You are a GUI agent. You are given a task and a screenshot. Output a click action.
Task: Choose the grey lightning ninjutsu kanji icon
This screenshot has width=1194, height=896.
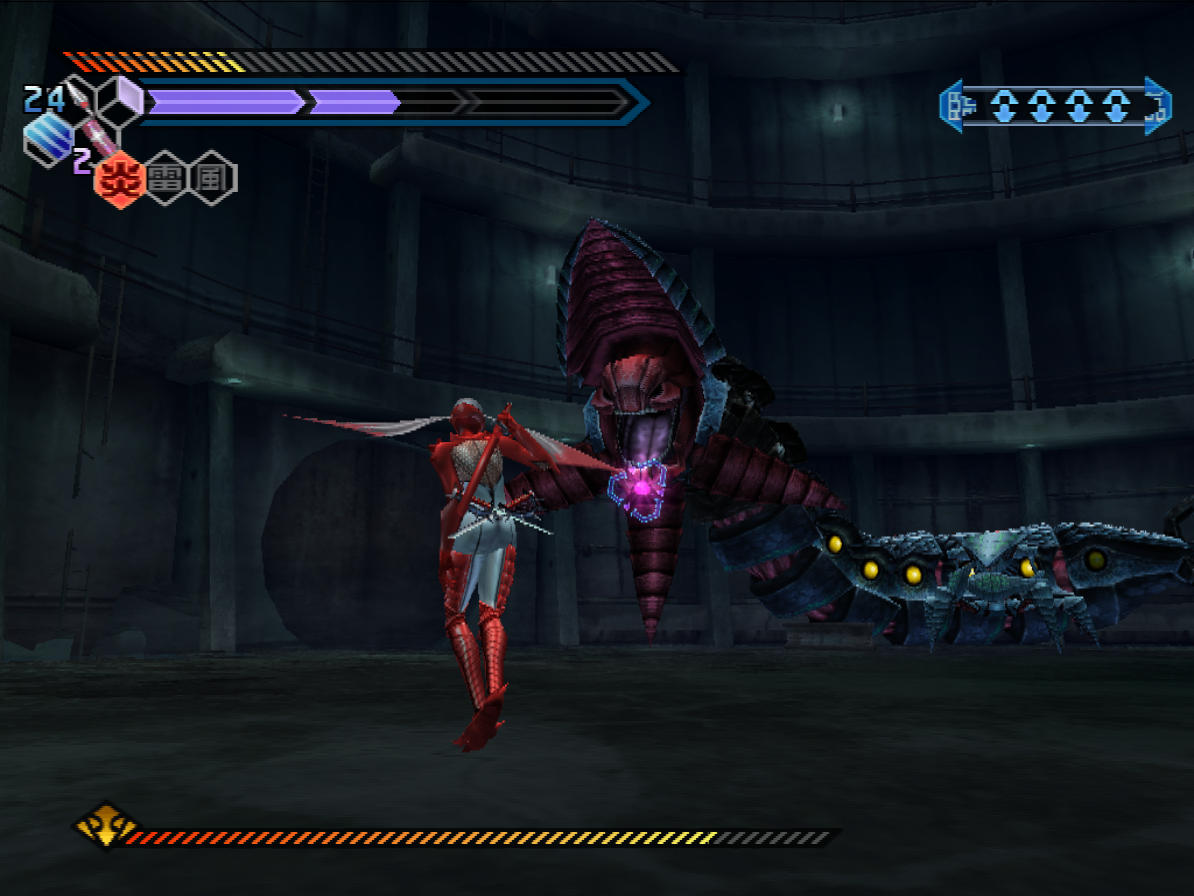[x=164, y=179]
